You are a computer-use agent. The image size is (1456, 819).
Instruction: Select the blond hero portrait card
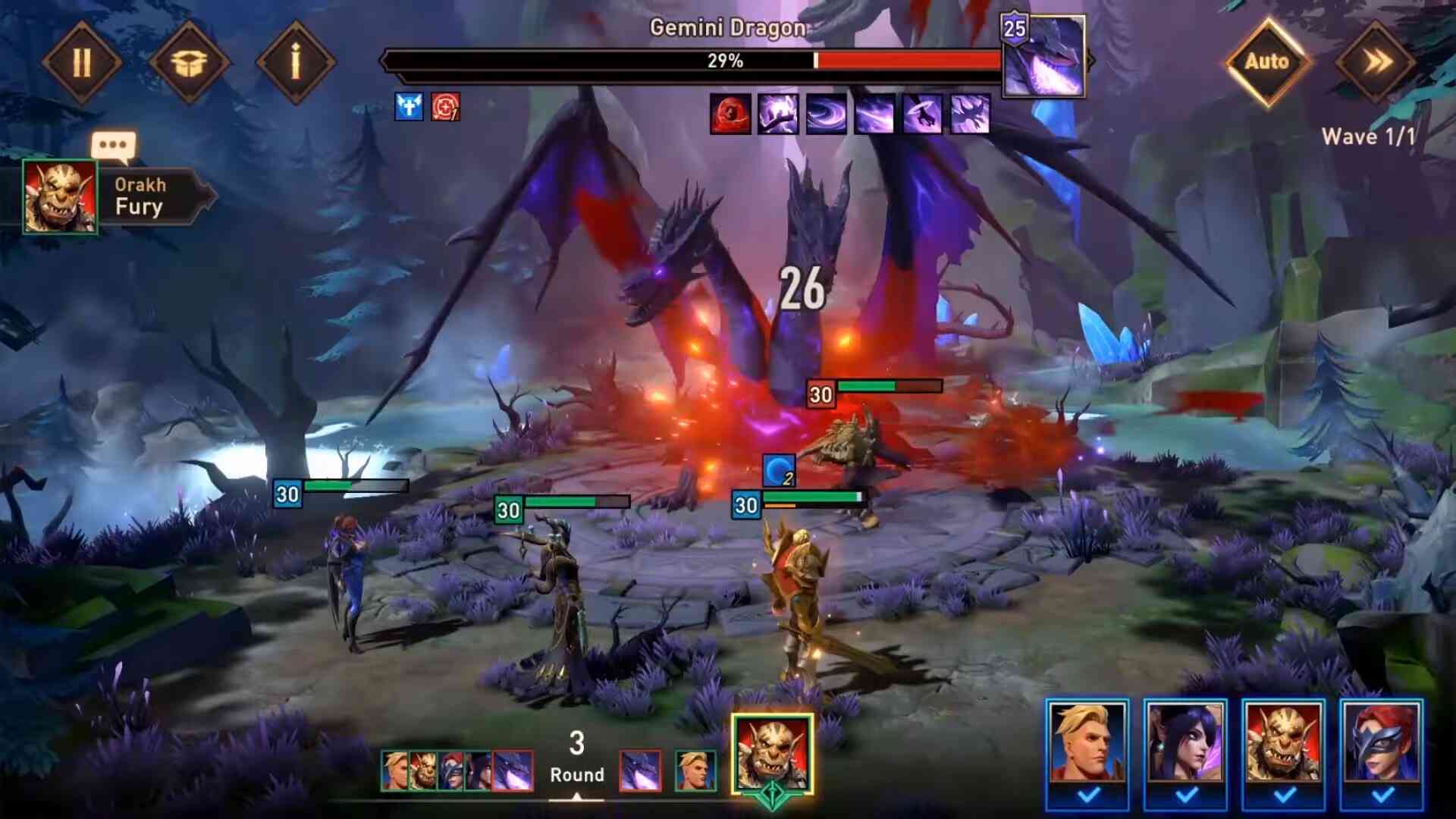point(1087,742)
